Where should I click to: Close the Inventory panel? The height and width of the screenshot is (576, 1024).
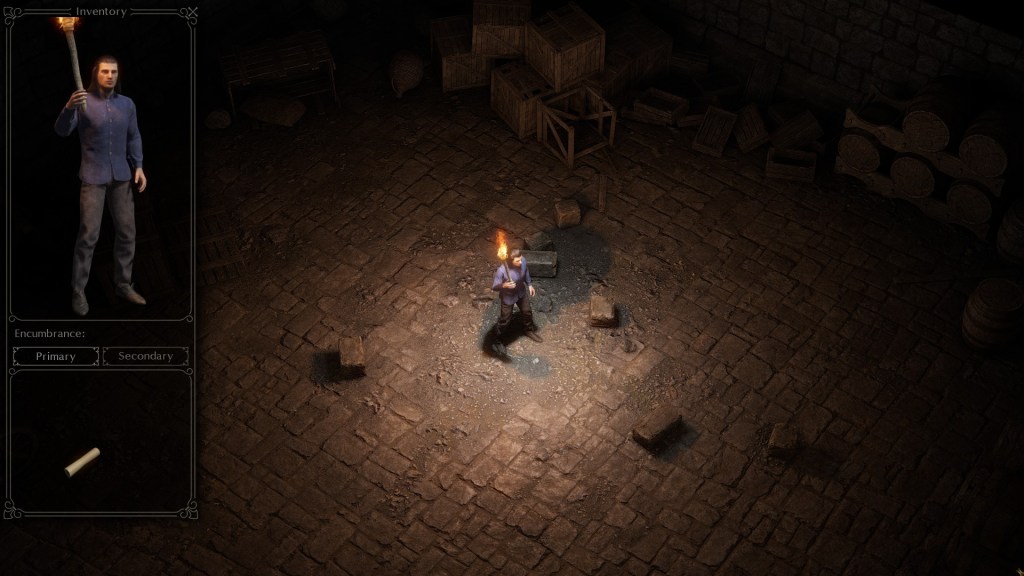(193, 13)
